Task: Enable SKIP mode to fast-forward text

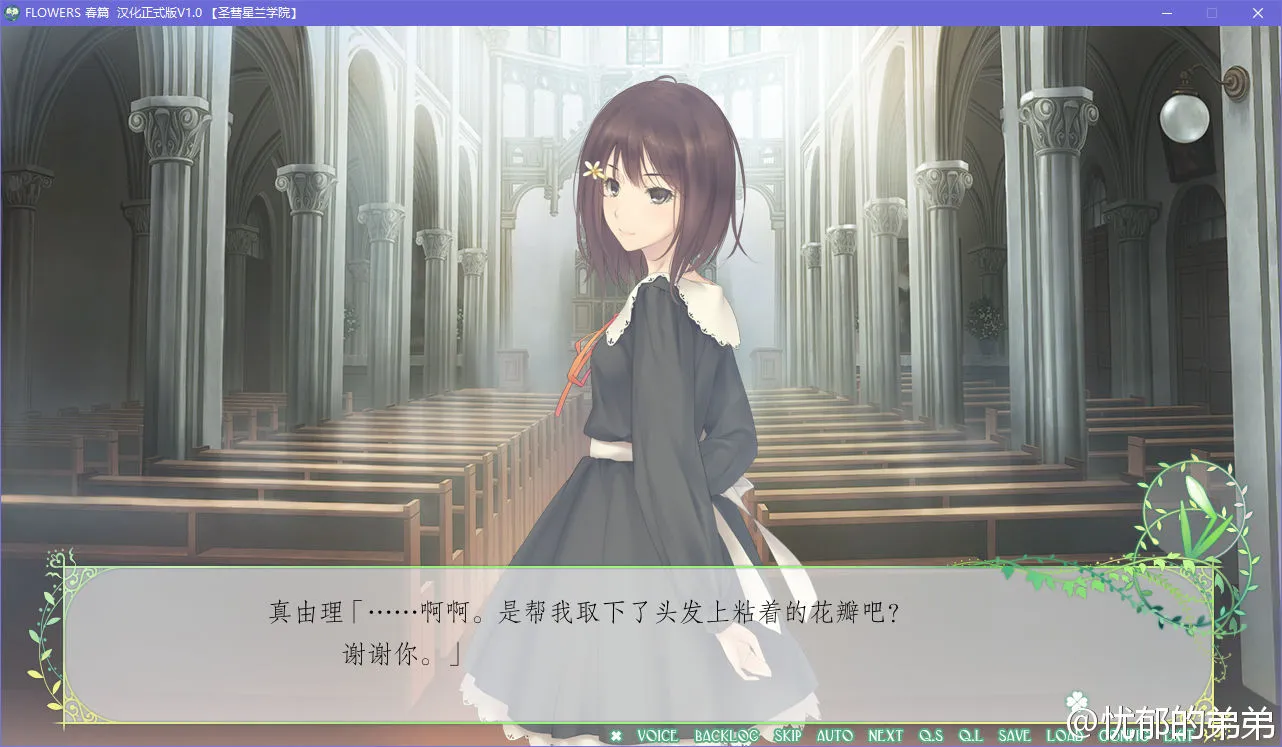Action: [x=787, y=735]
